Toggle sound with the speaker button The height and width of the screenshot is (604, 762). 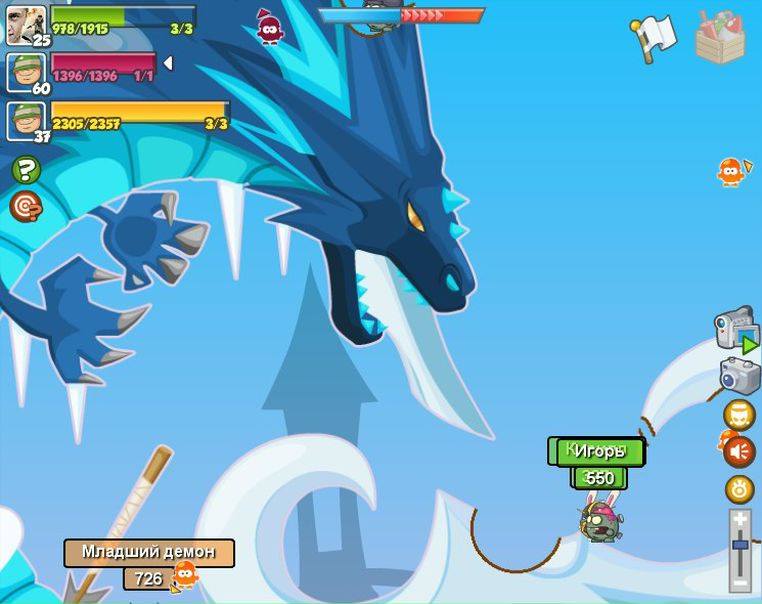click(740, 452)
